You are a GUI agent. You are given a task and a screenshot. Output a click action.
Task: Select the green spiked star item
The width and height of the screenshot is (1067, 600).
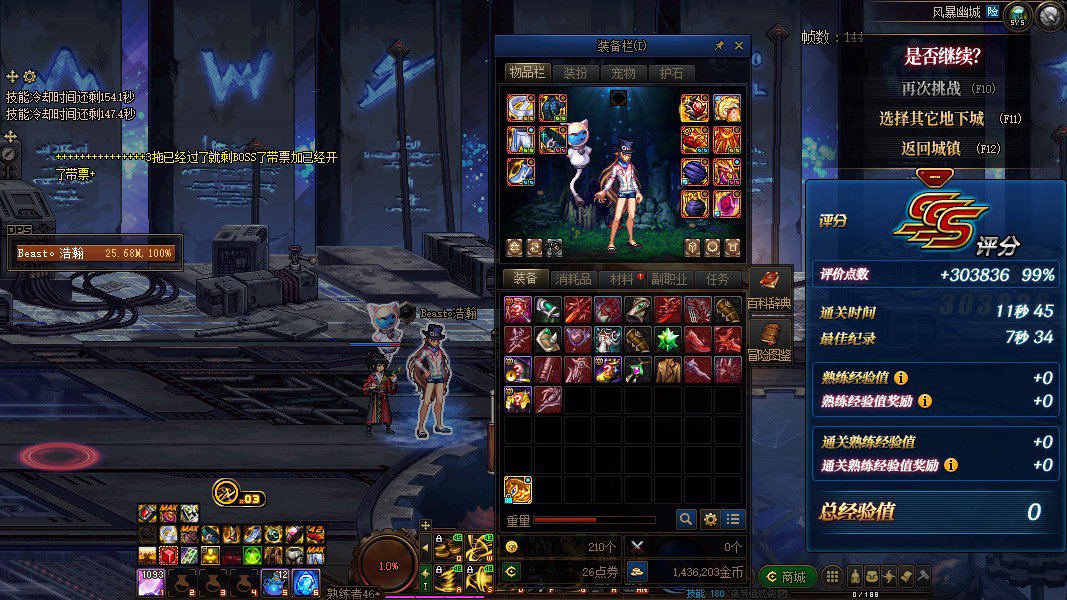coord(667,340)
